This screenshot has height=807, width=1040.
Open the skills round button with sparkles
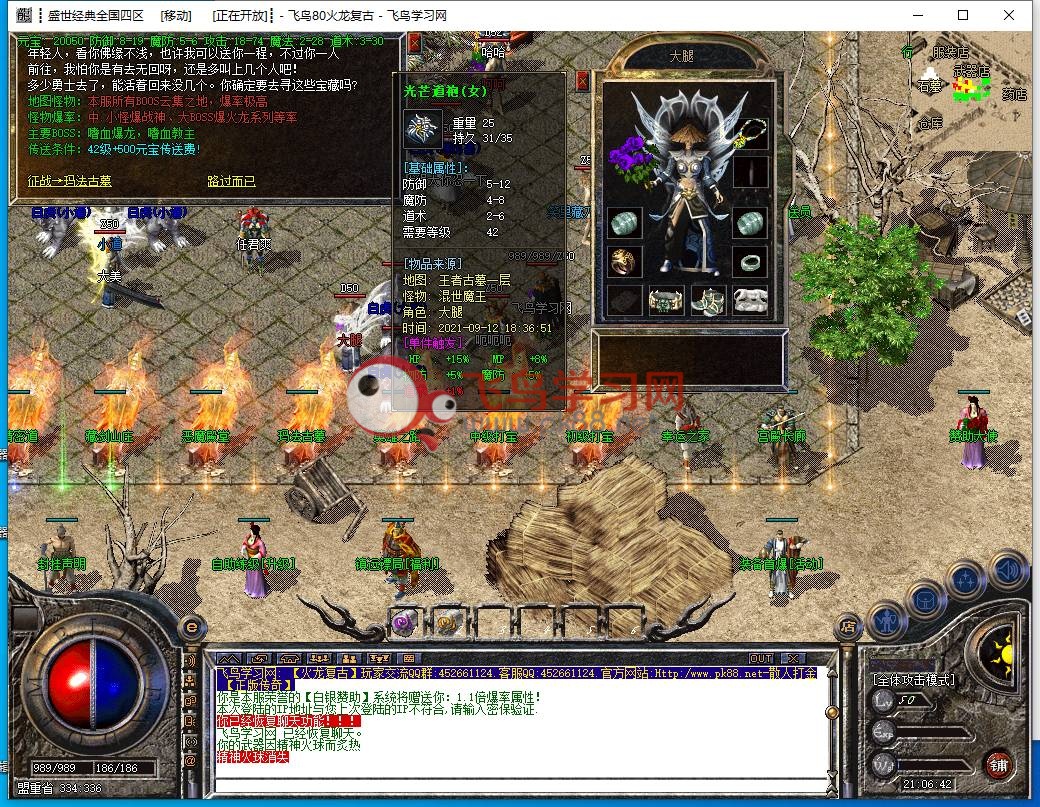(x=966, y=580)
